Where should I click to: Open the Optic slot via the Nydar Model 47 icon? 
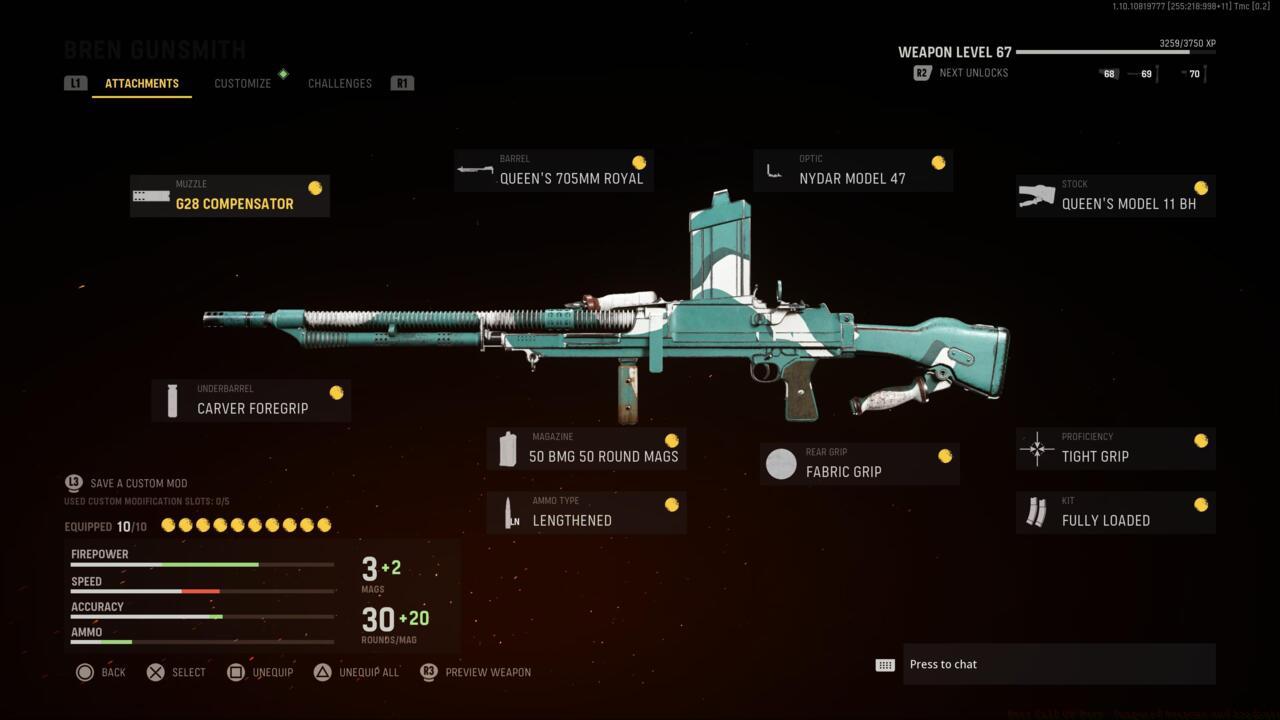point(772,171)
